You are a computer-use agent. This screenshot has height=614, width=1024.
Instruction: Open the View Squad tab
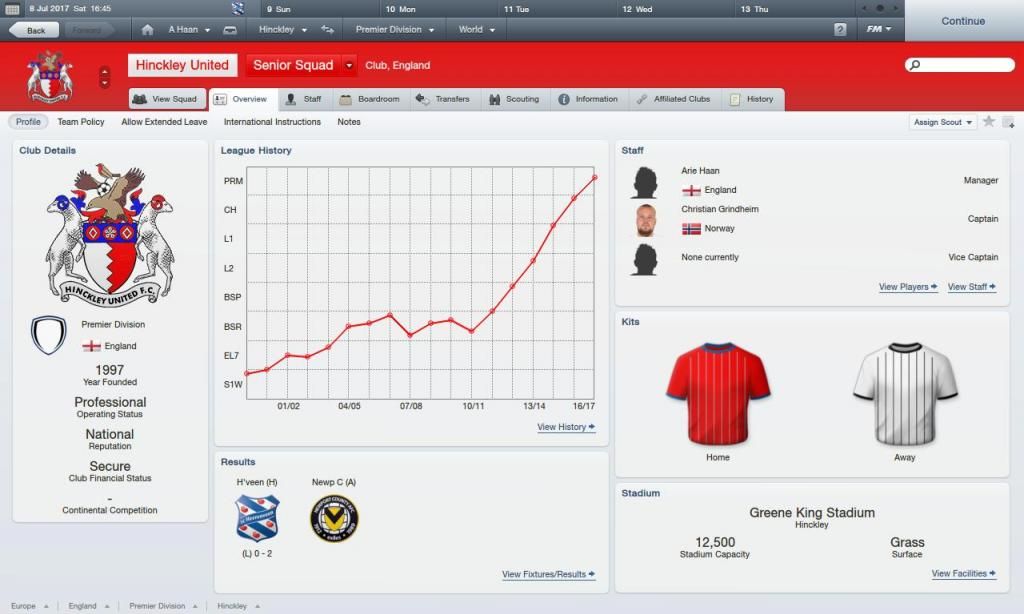pyautogui.click(x=167, y=99)
